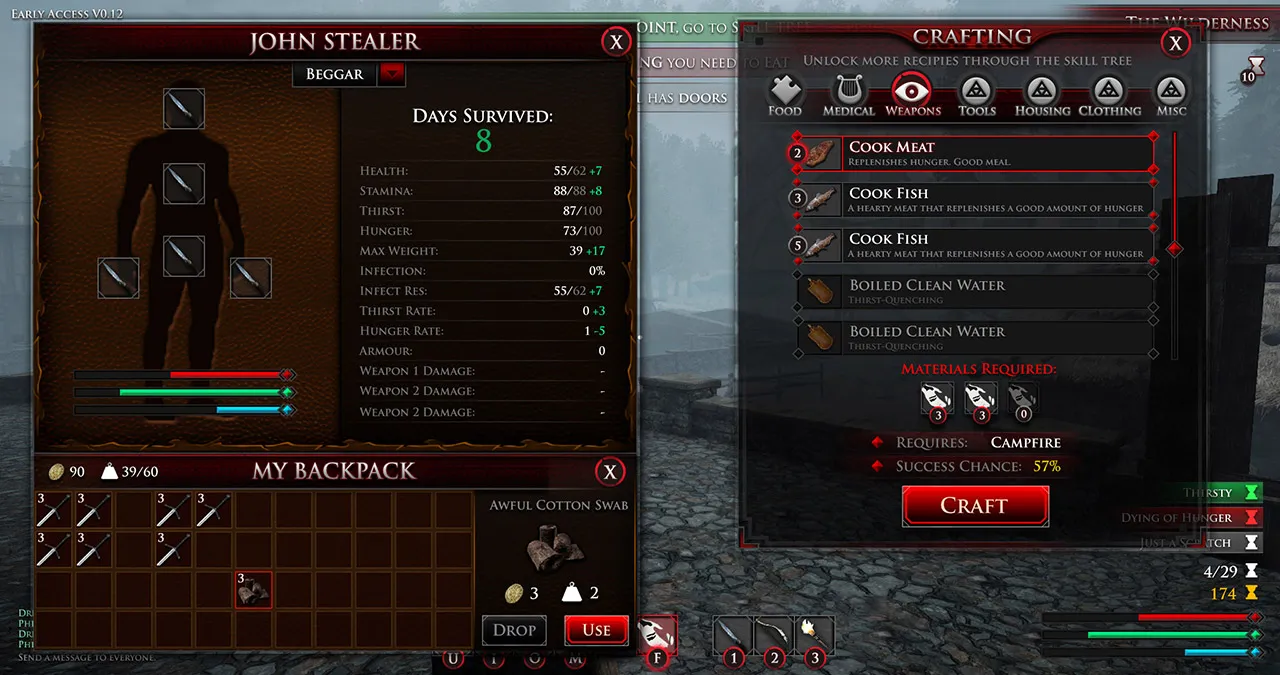Screen dimensions: 1280x675
Task: Open the Medical crafting tab
Action: [848, 95]
